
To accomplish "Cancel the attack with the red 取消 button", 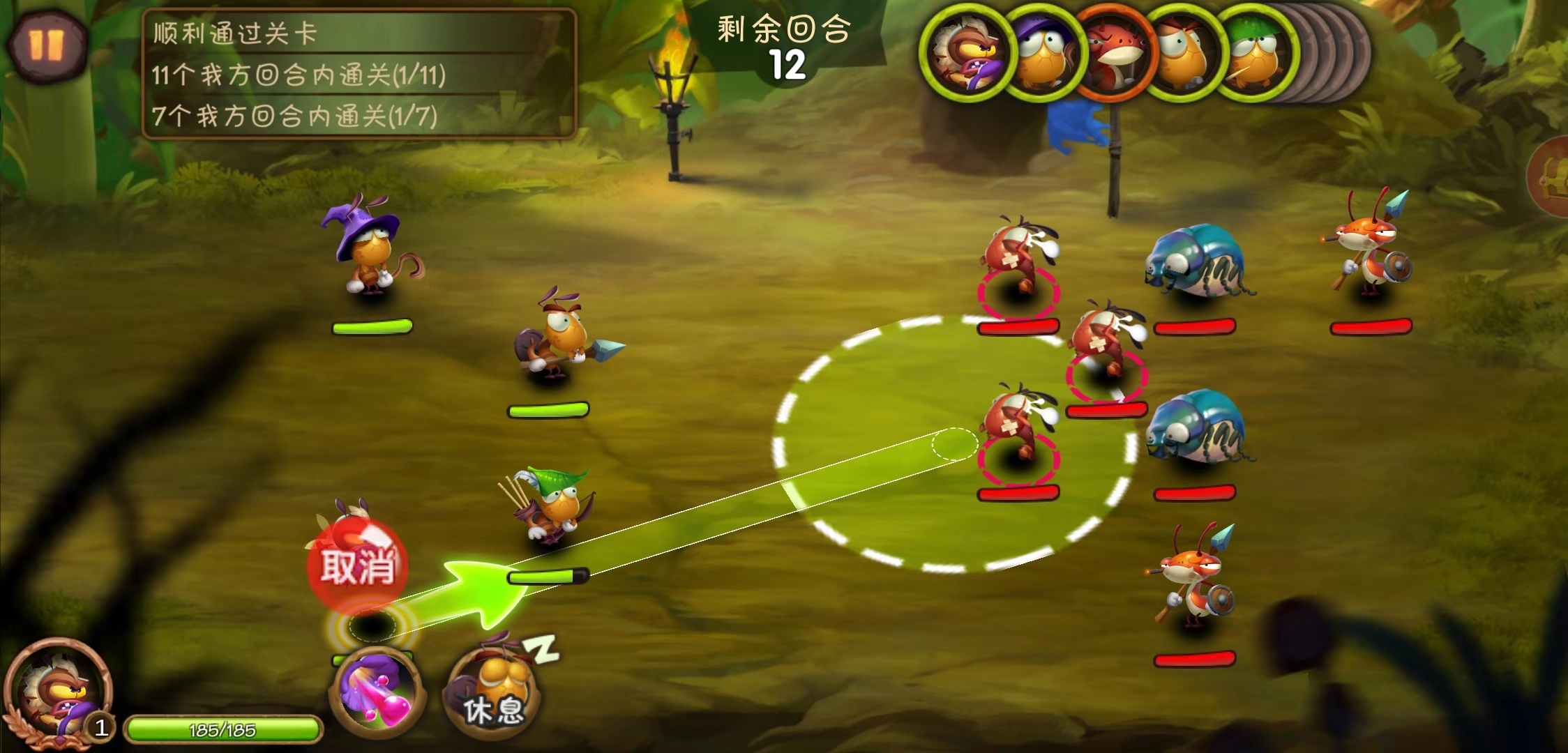I will [x=357, y=565].
